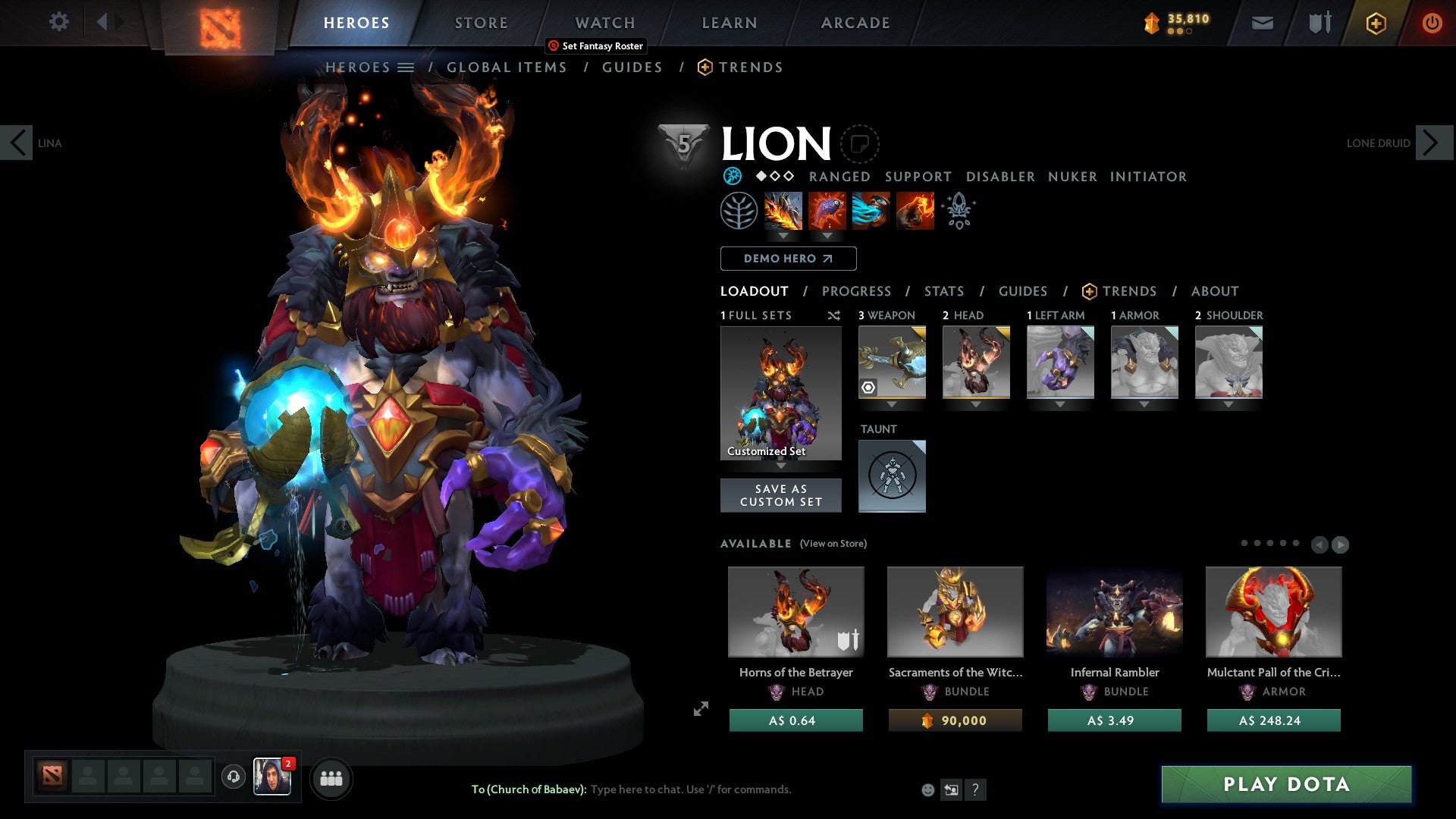Click the hero shuffle loadout icon
1456x819 pixels.
click(834, 315)
